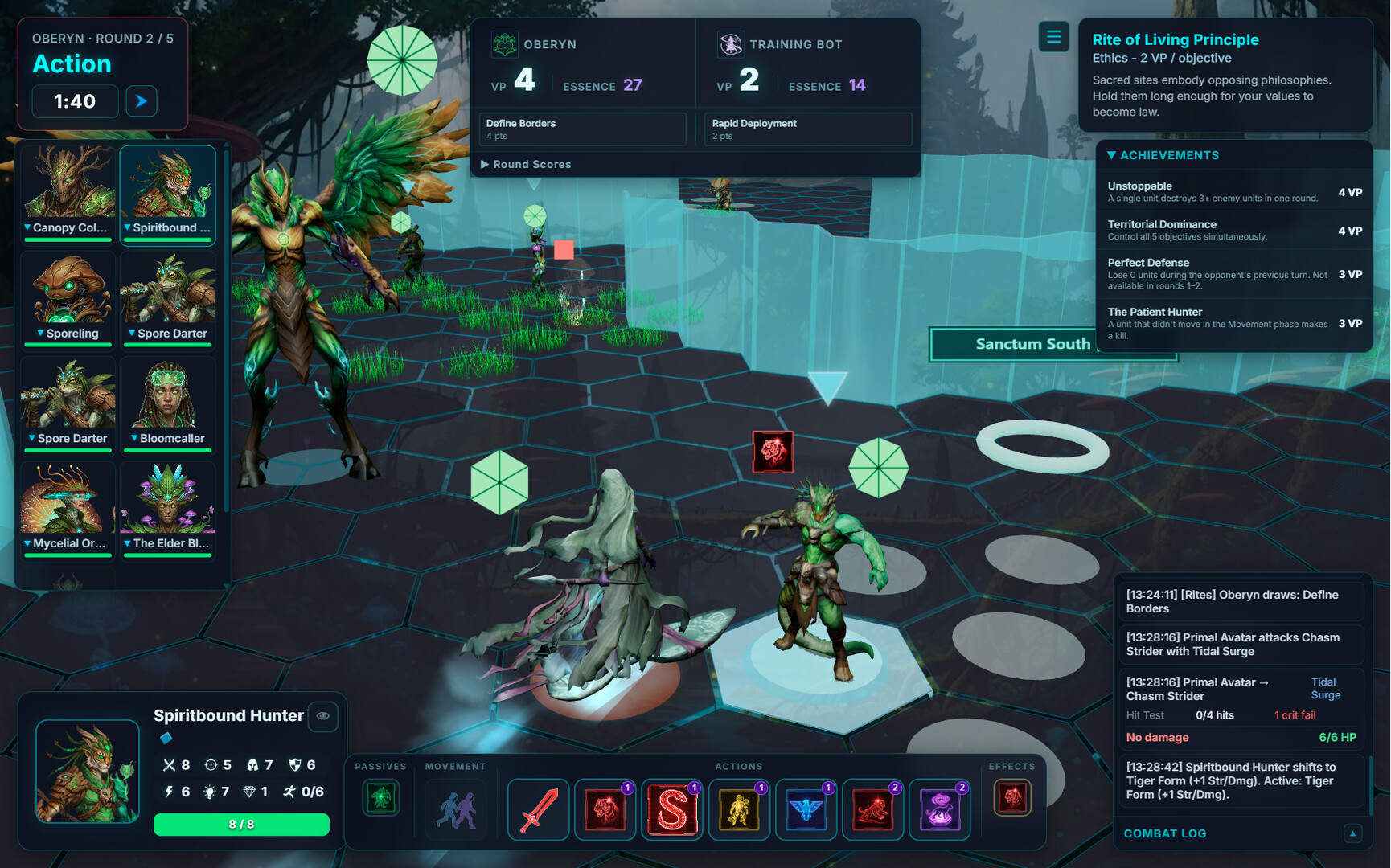
Task: Use the golden humanoid figure action
Action: pyautogui.click(x=739, y=809)
